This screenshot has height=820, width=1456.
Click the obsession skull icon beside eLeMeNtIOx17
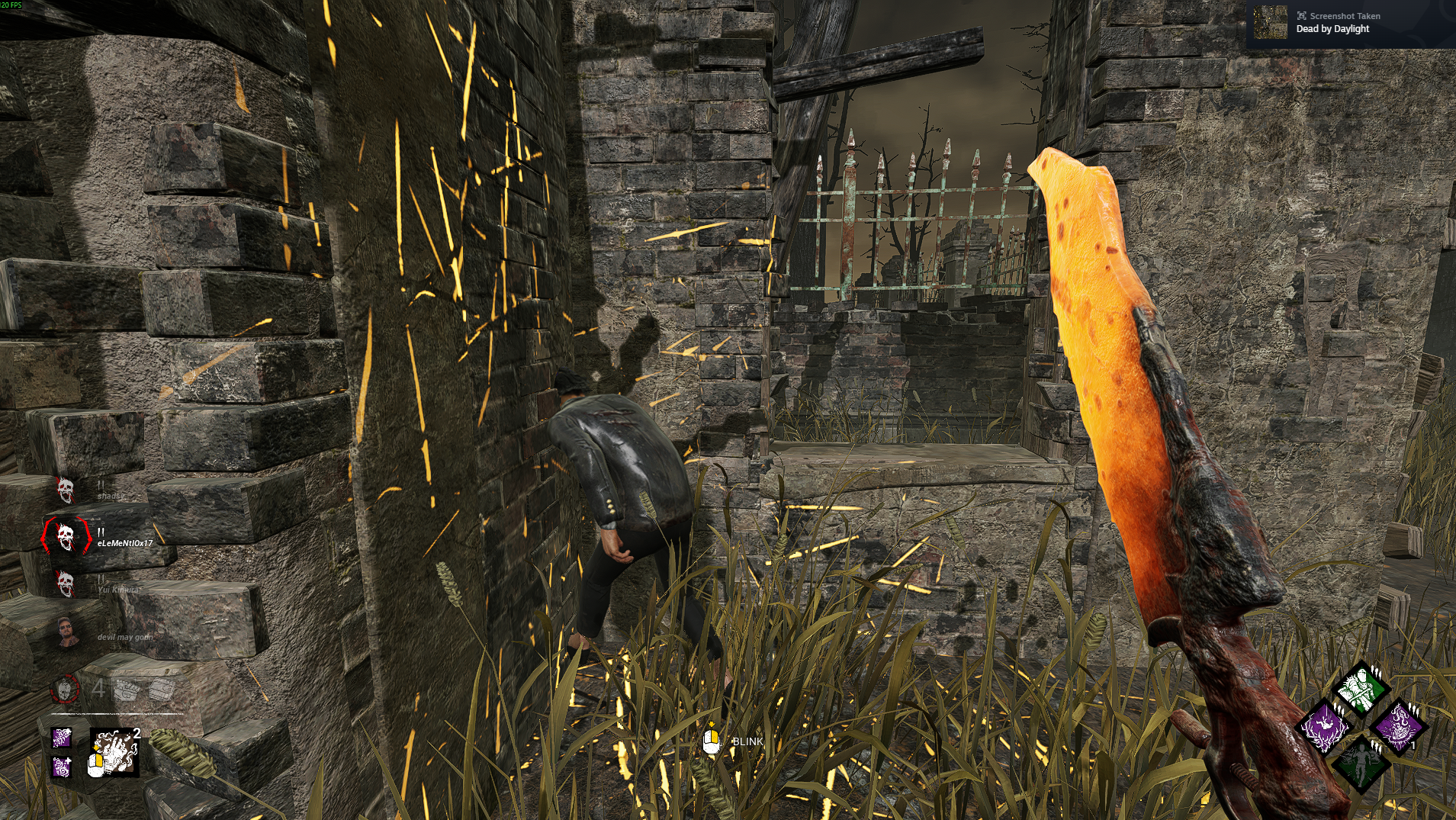click(66, 535)
